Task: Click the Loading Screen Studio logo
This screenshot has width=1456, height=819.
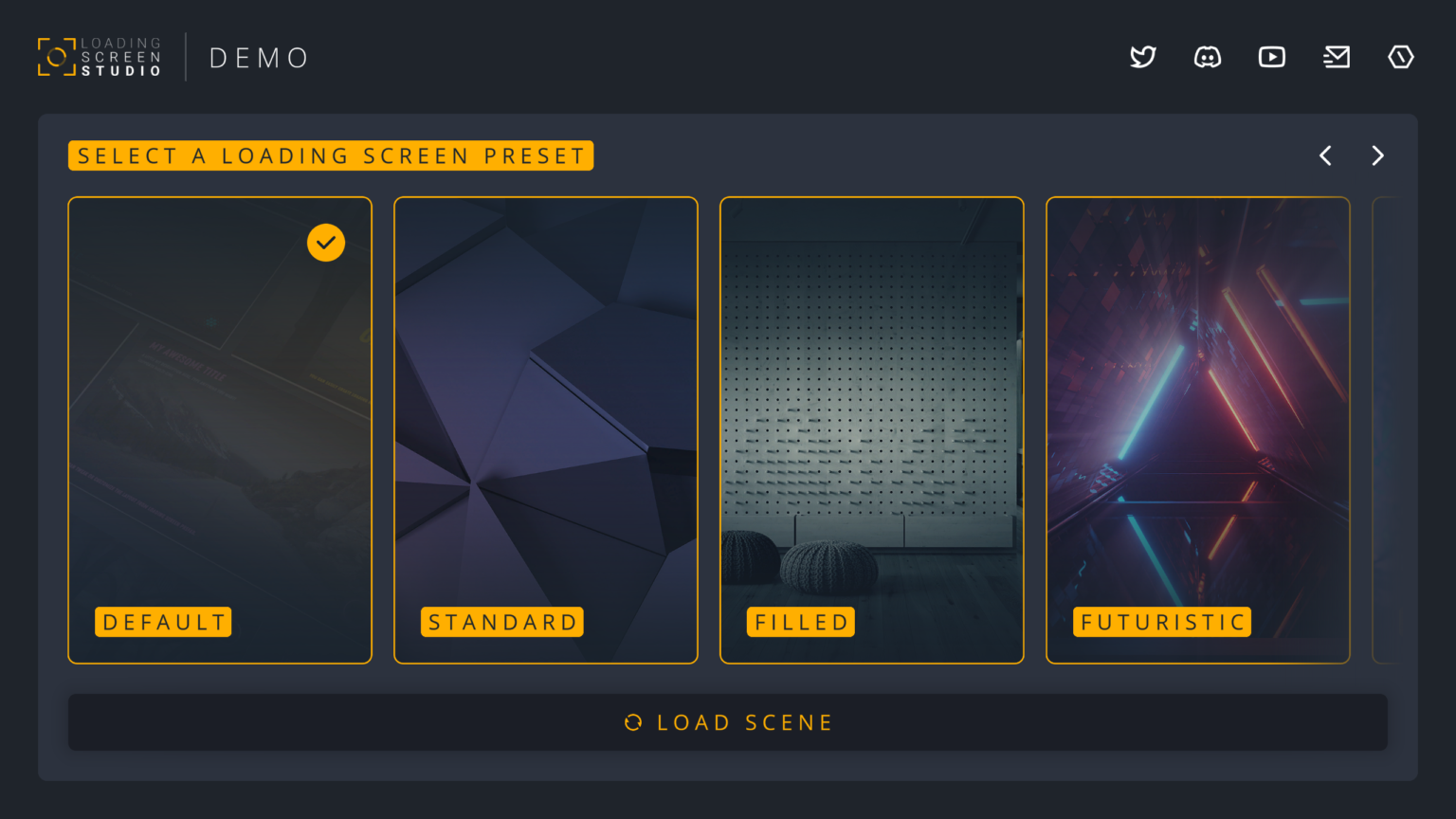Action: [98, 57]
